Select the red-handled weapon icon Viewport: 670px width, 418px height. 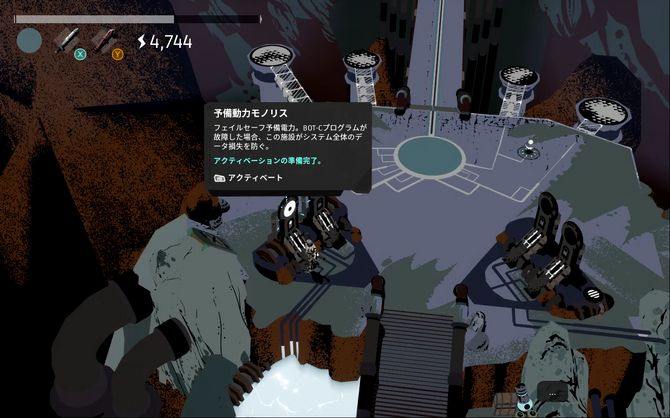[103, 39]
